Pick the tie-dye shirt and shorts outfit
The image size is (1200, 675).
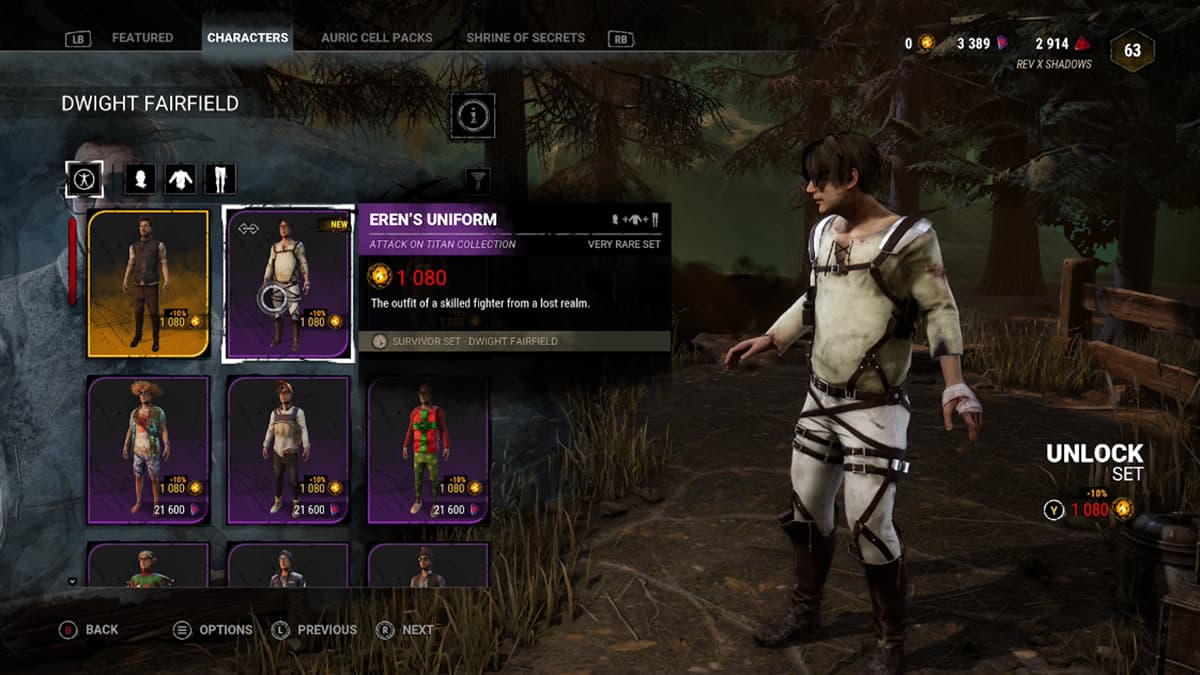(x=148, y=450)
